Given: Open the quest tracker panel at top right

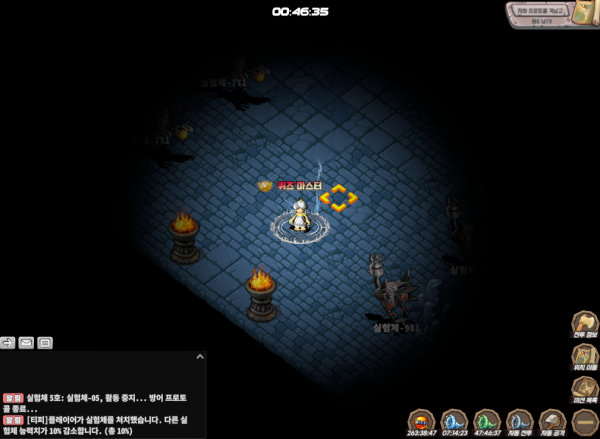Looking at the screenshot, I should [x=540, y=15].
